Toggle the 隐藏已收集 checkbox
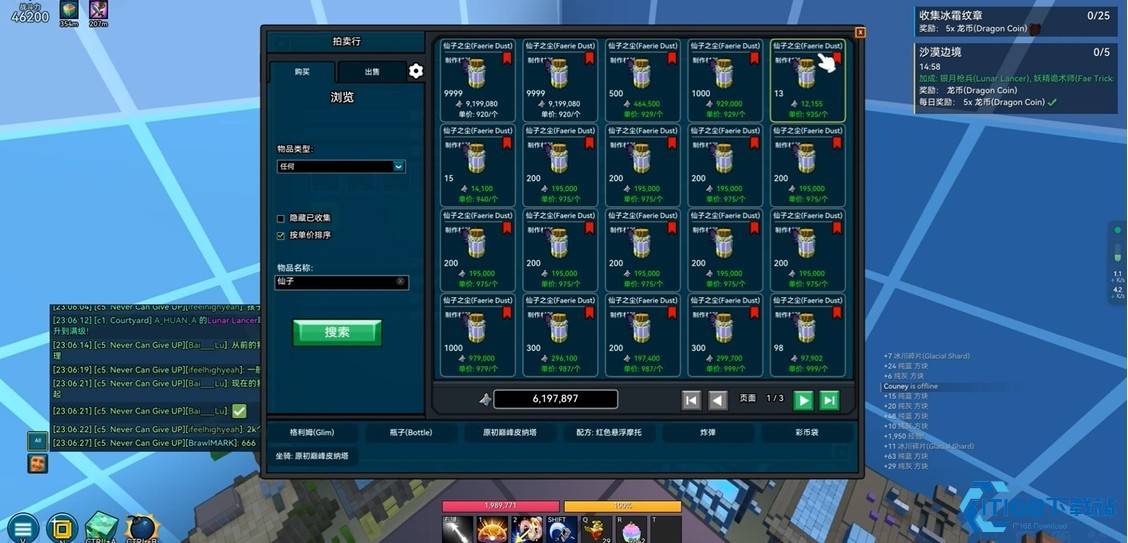The height and width of the screenshot is (543, 1128). pyautogui.click(x=281, y=218)
